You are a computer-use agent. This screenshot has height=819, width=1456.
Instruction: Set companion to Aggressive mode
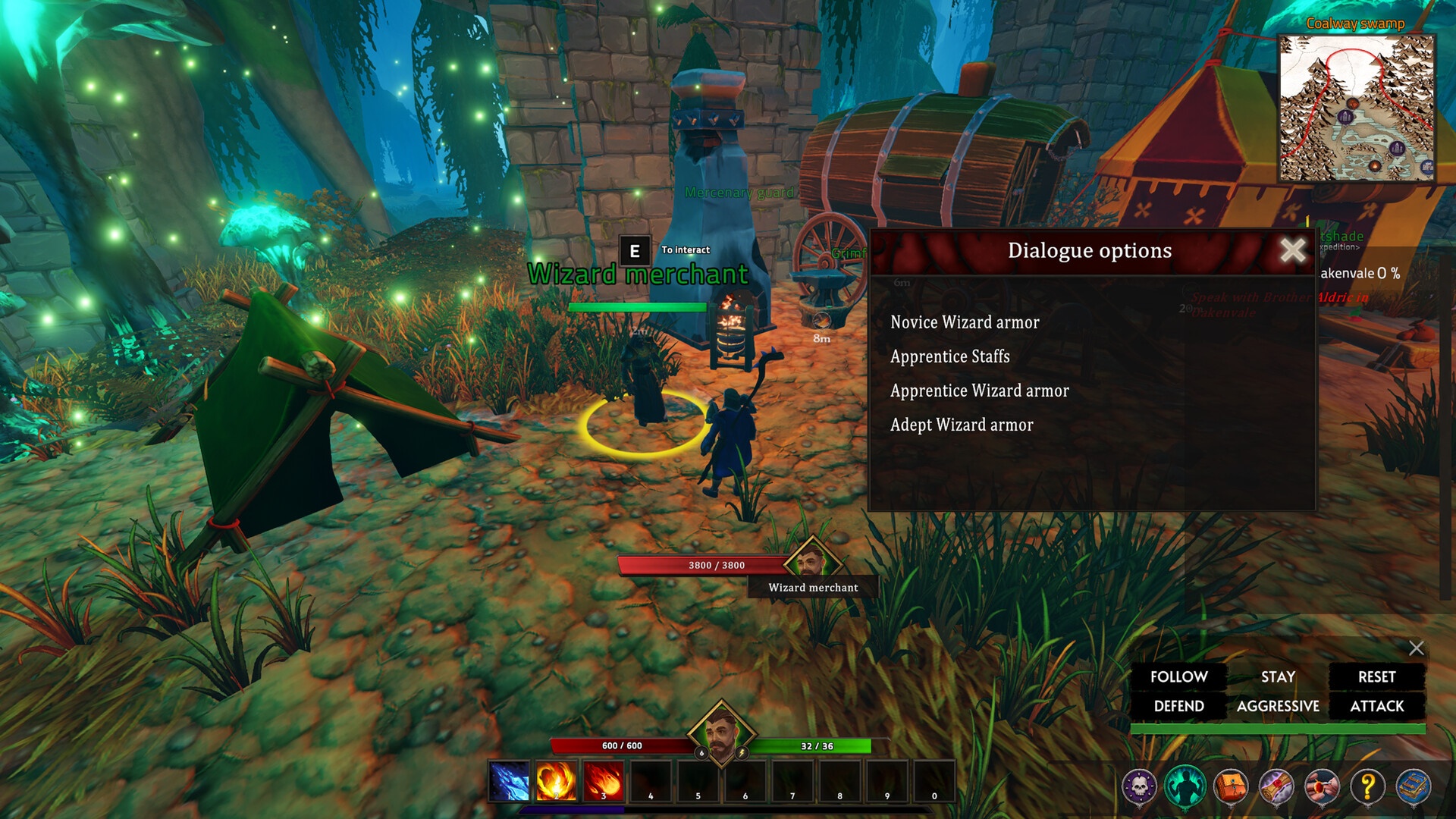tap(1278, 706)
